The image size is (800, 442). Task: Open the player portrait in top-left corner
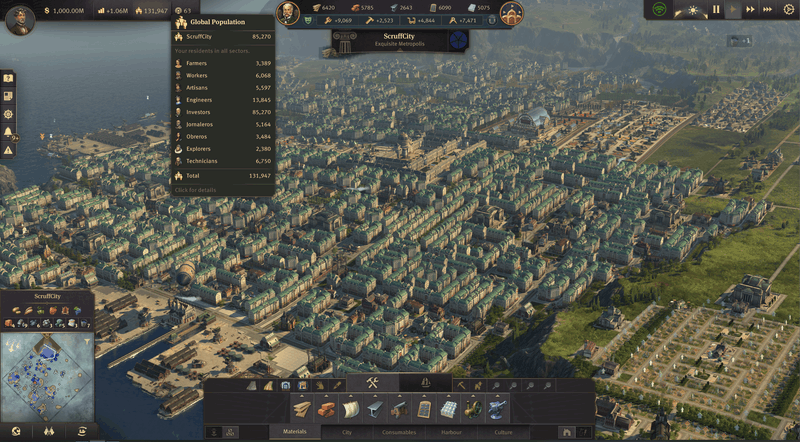coord(20,18)
